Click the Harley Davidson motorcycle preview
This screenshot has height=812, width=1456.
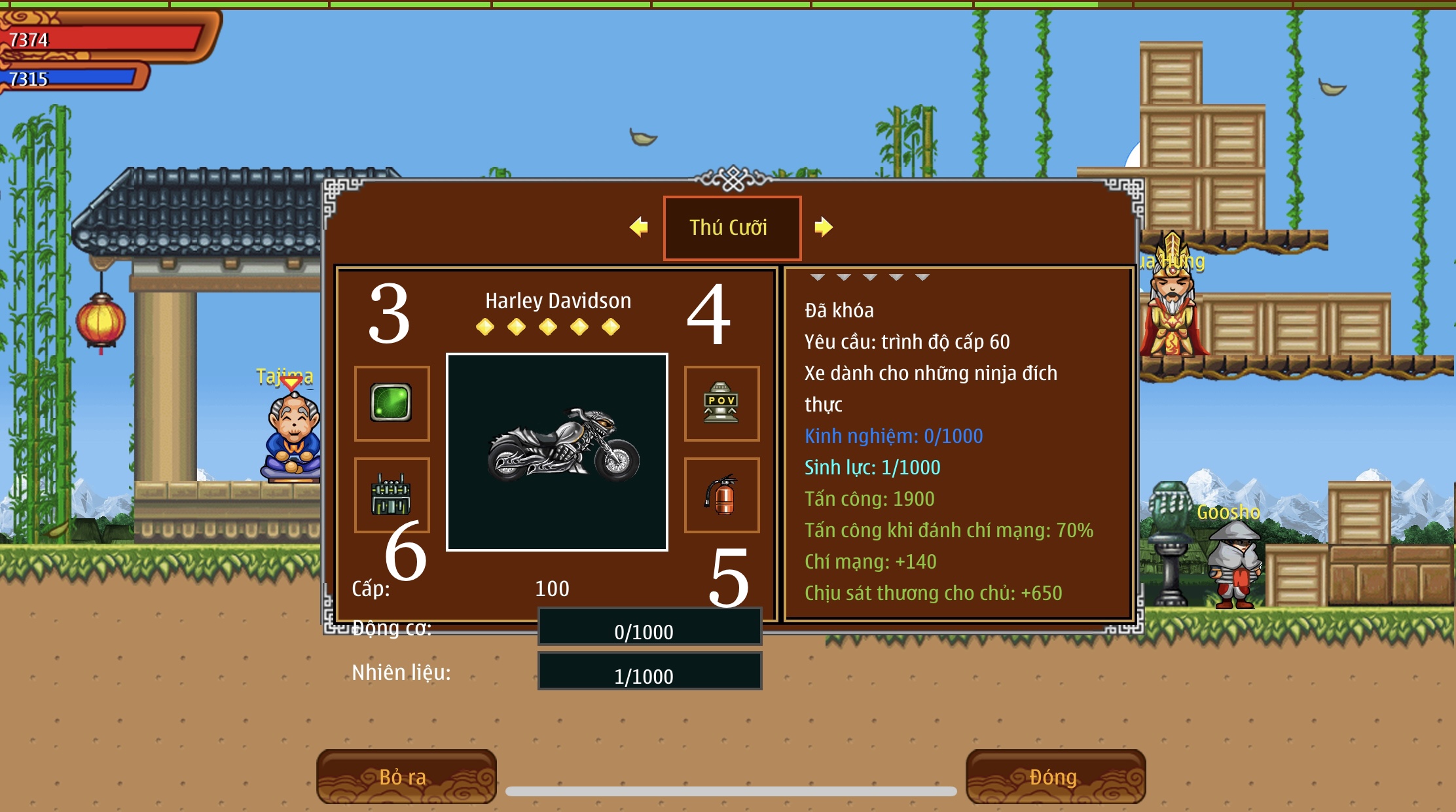pyautogui.click(x=557, y=452)
